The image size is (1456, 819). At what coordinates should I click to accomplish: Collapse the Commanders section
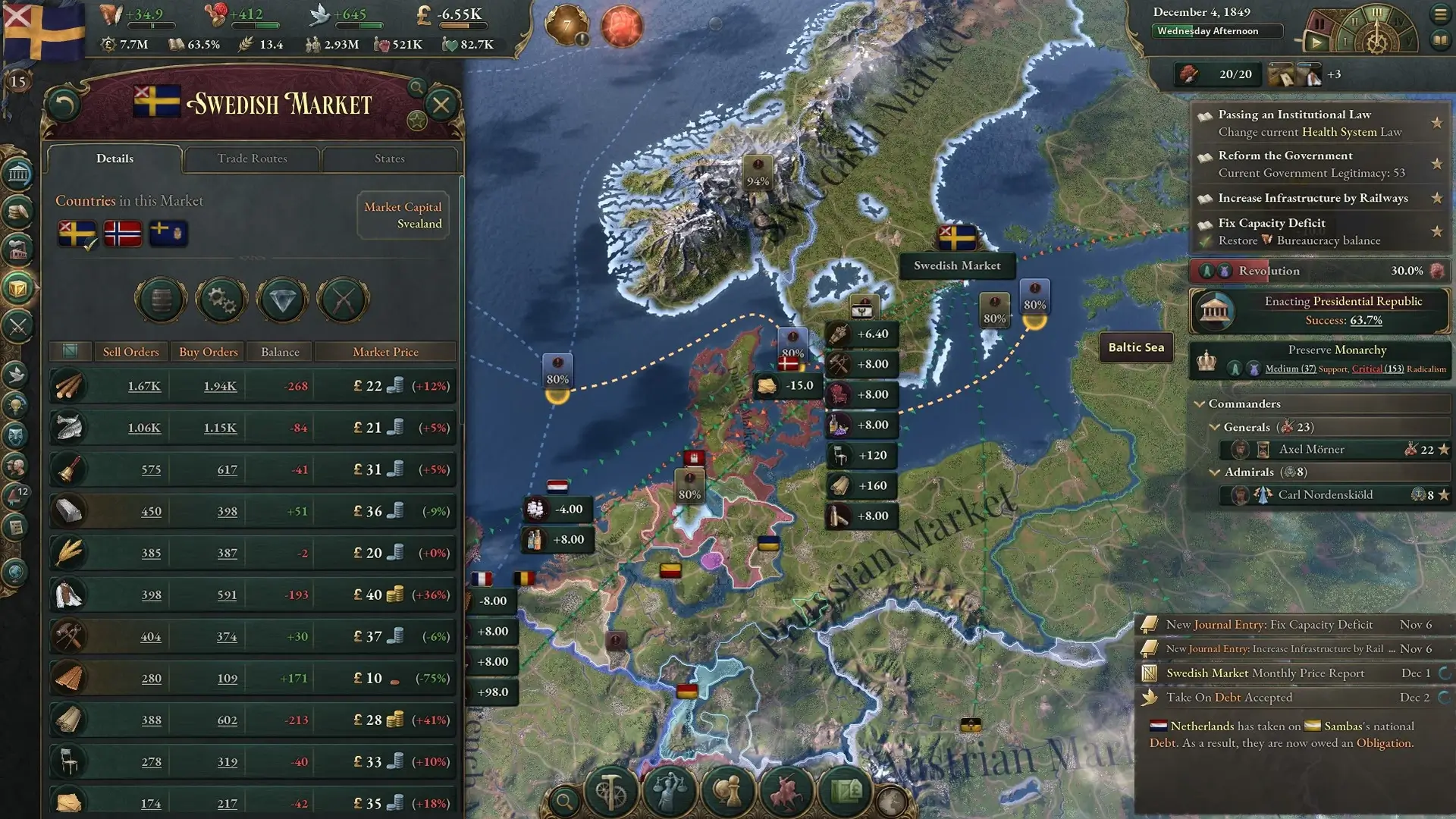[x=1200, y=404]
